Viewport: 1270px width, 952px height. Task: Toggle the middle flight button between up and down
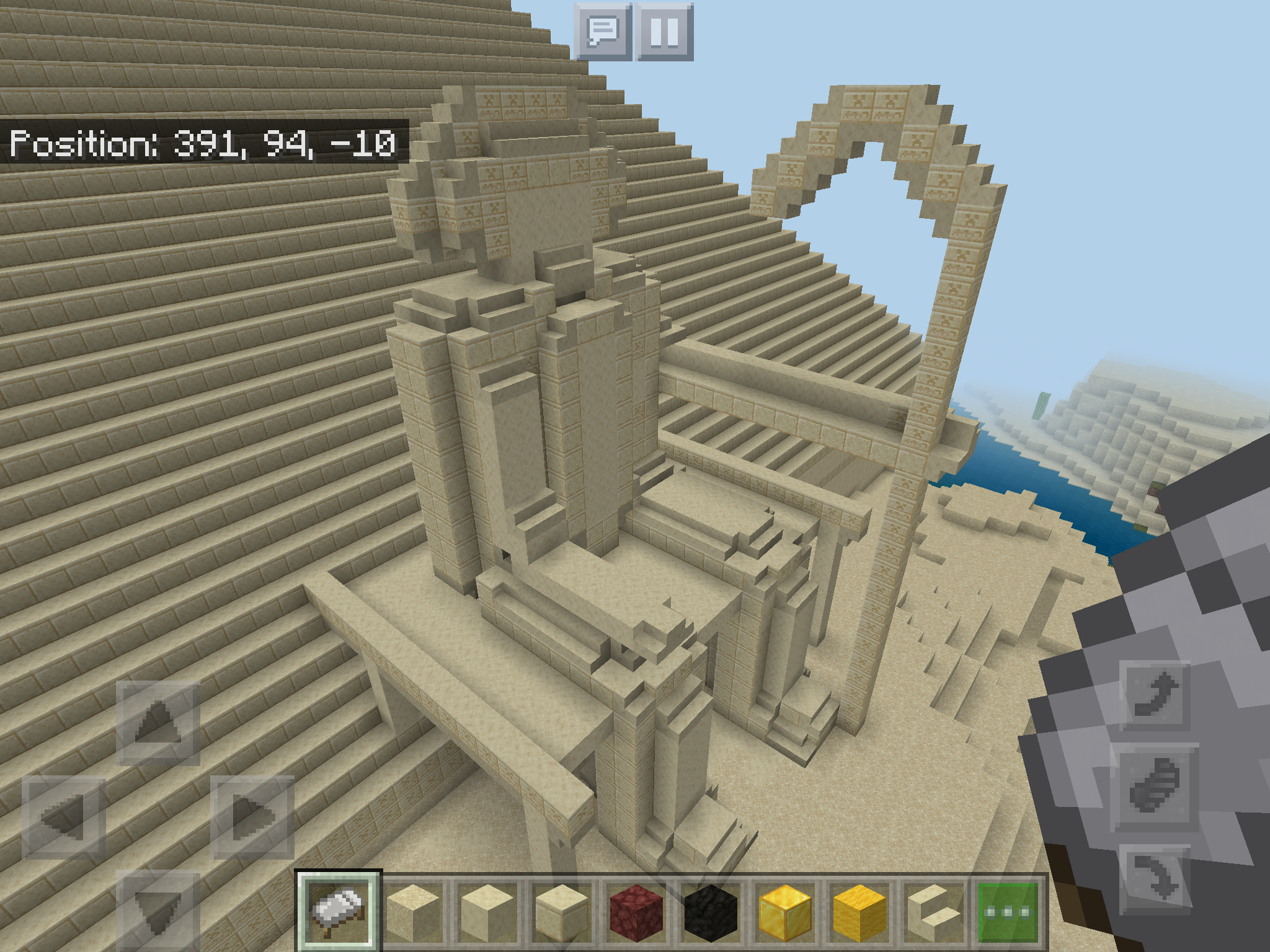tap(1155, 787)
